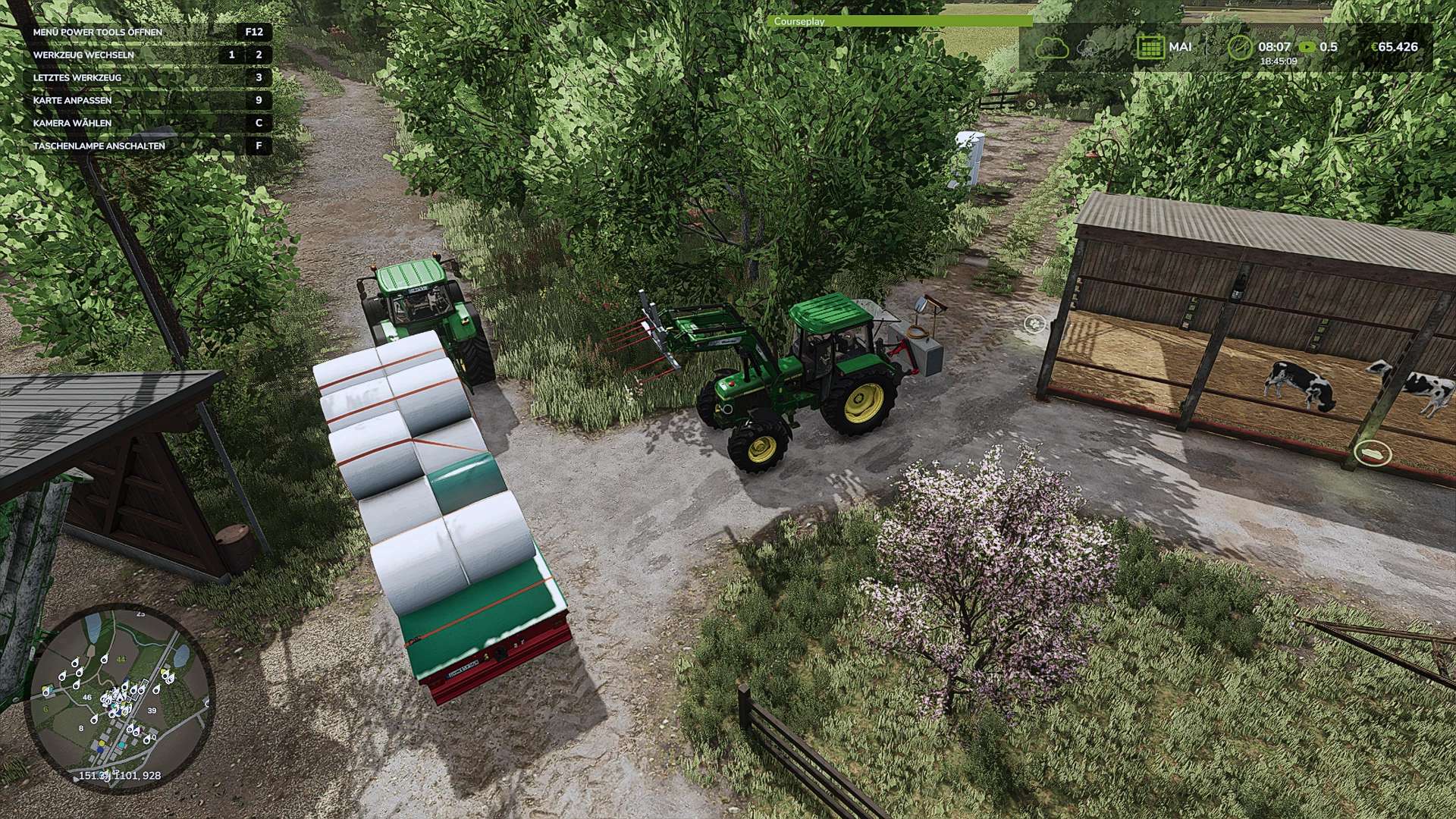This screenshot has width=1456, height=819.
Task: Click the current weather cloud icon
Action: coord(1052,49)
